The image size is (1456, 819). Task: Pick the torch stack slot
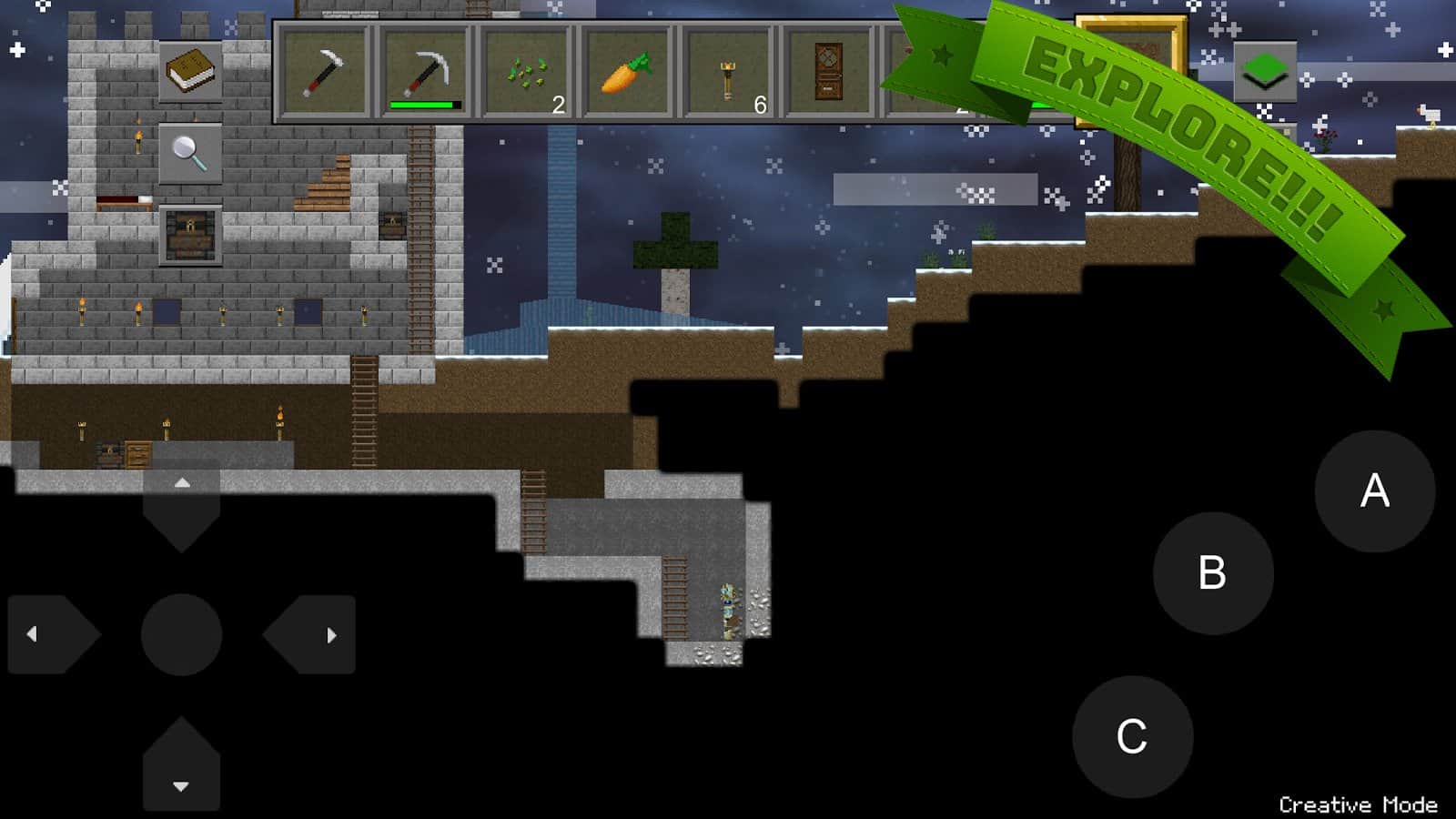pos(728,73)
